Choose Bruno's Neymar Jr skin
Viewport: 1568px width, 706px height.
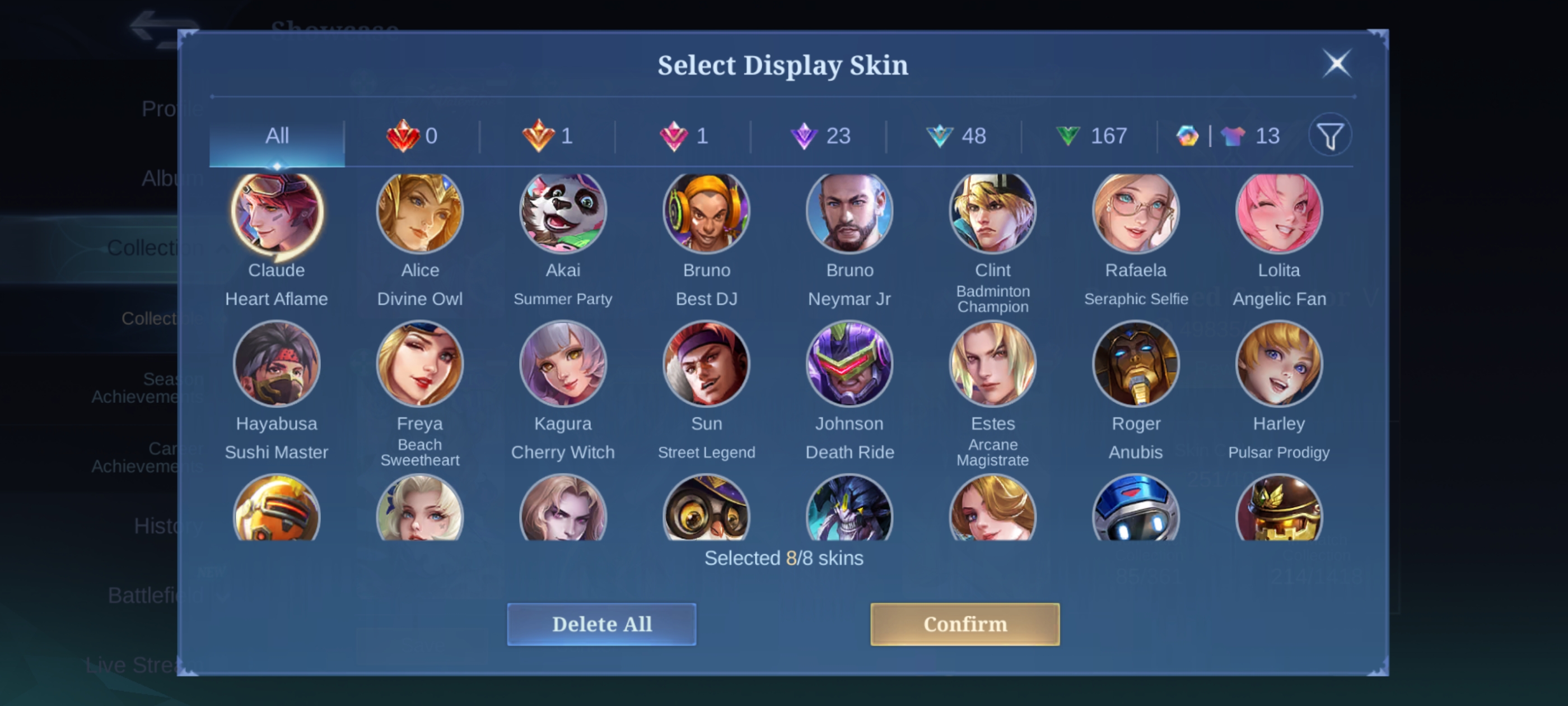[850, 212]
